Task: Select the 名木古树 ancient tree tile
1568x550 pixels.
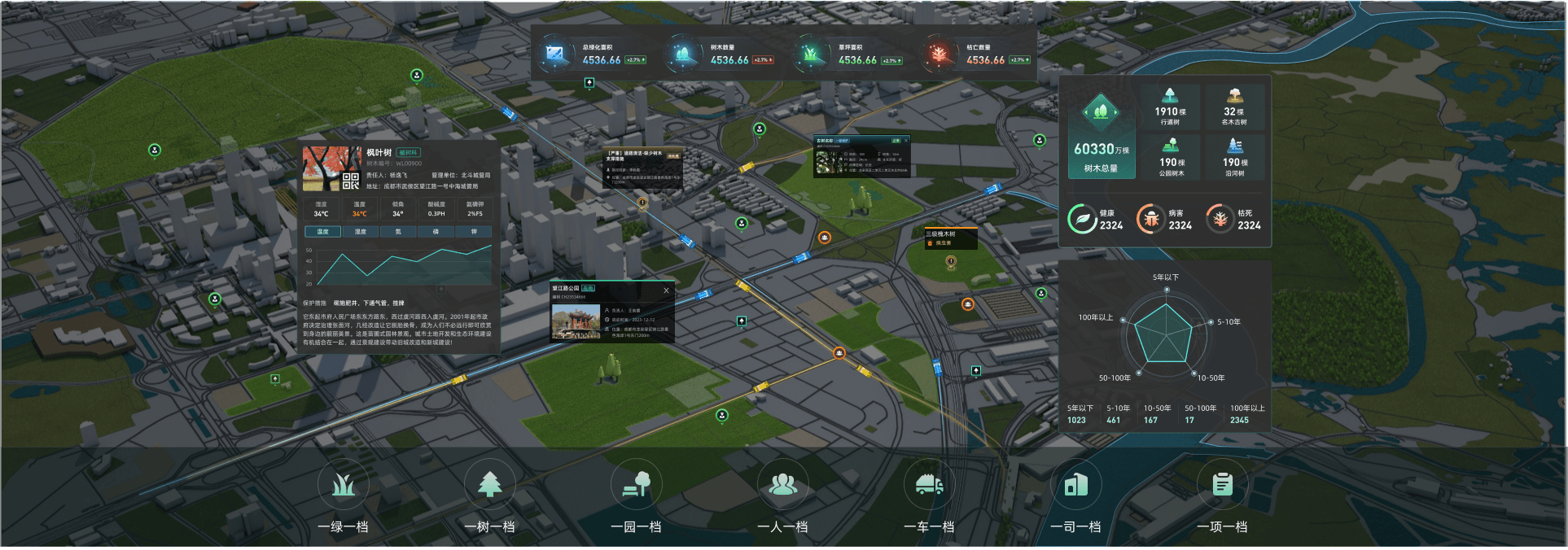Action: tap(1234, 107)
